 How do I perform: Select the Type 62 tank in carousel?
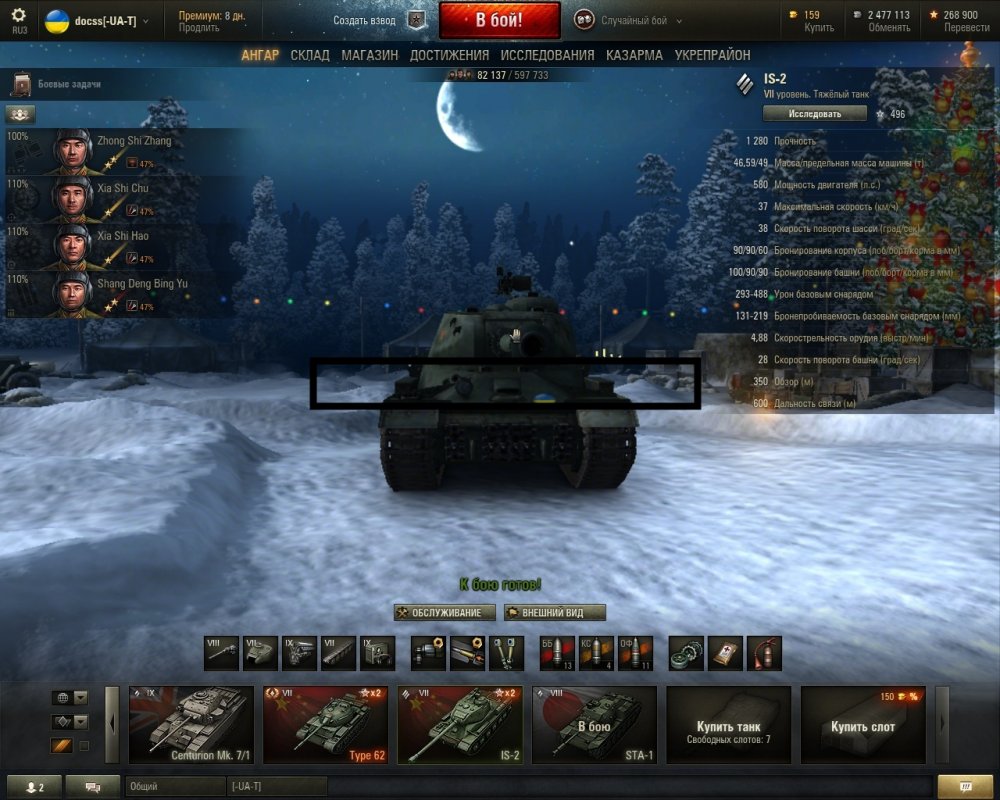click(x=325, y=725)
